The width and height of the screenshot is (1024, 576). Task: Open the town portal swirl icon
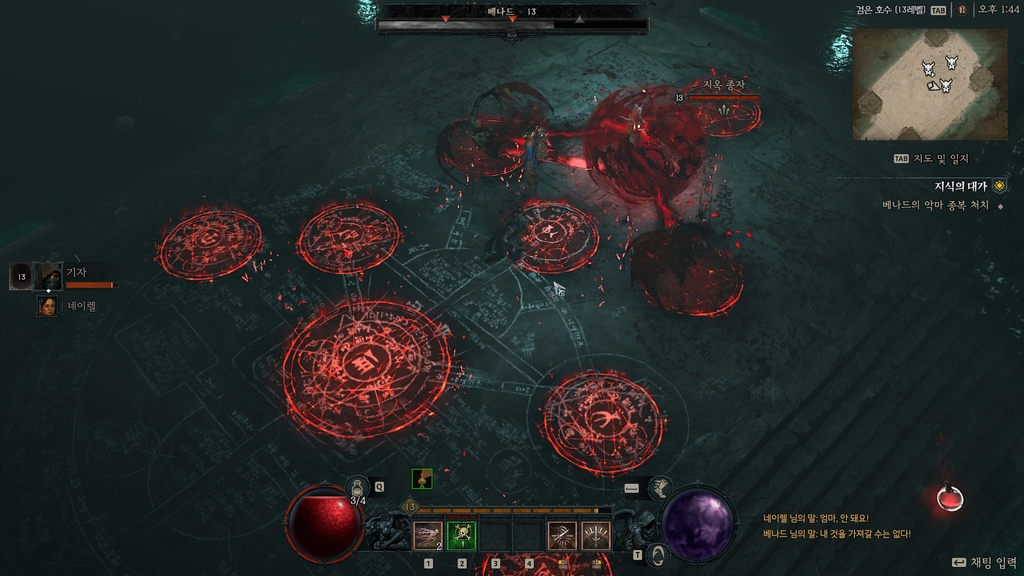point(656,553)
